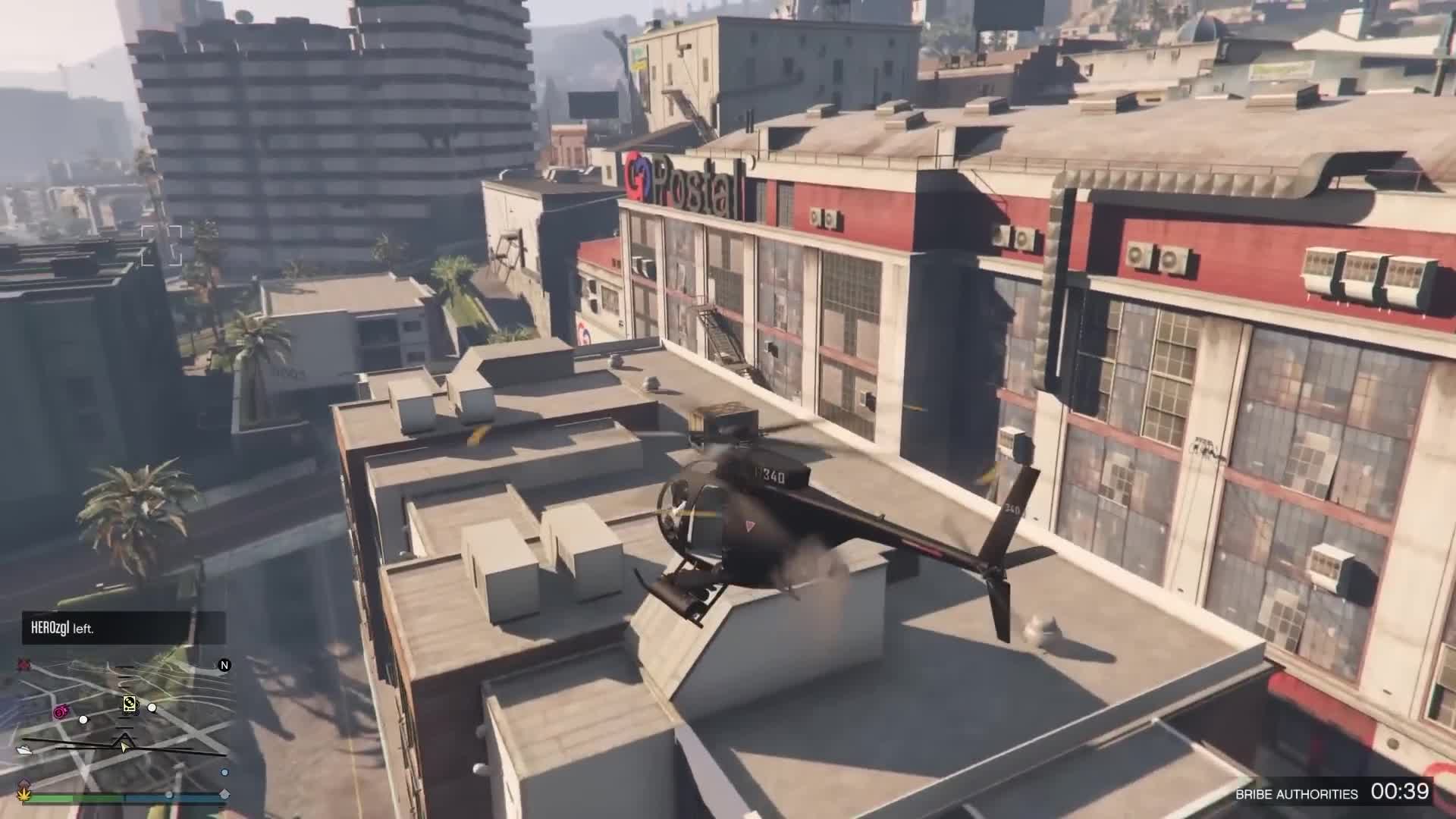Expand the minimap by clicking the player arrow
This screenshot has height=819, width=1456.
coord(124,745)
